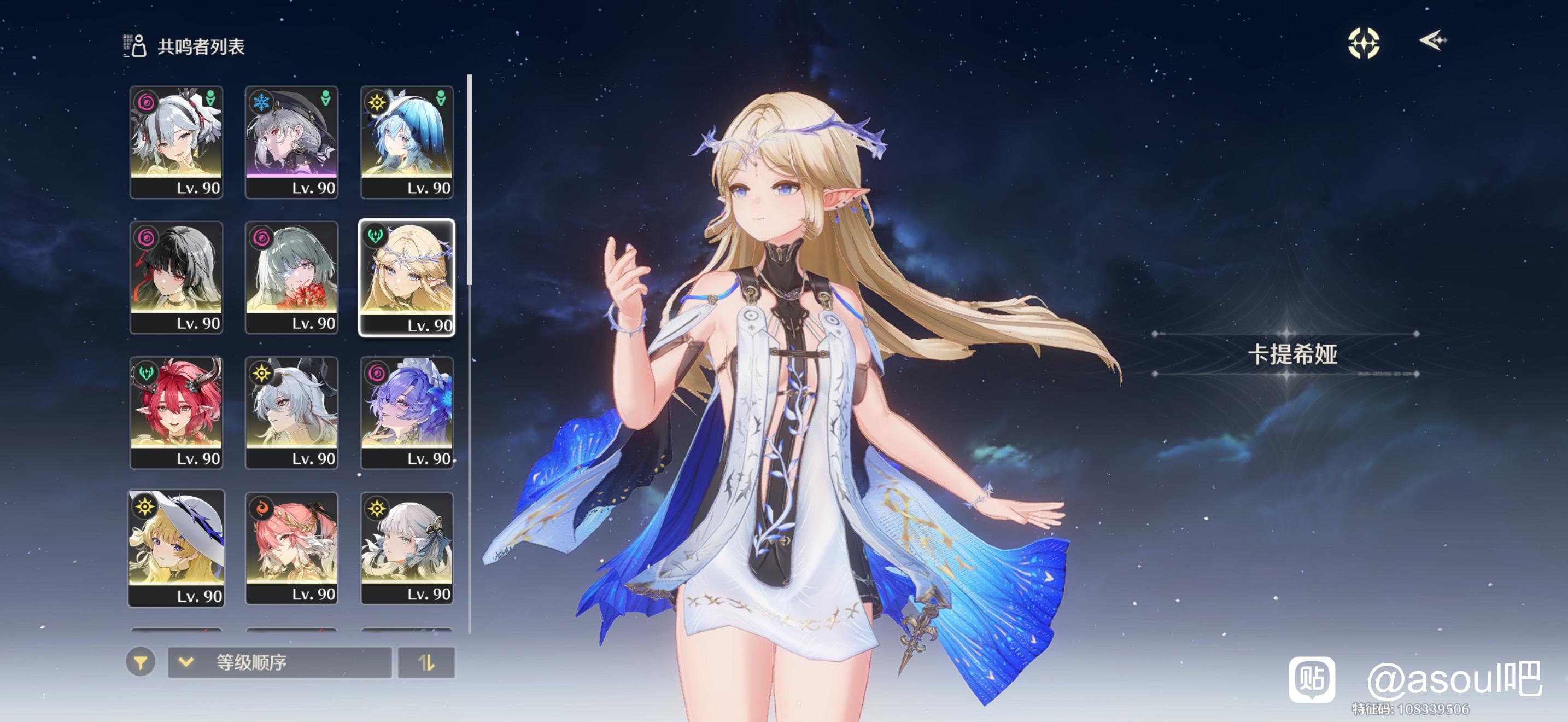The width and height of the screenshot is (1568, 722).
Task: Select the grey-haired character holding red spider lilies
Action: 291,277
